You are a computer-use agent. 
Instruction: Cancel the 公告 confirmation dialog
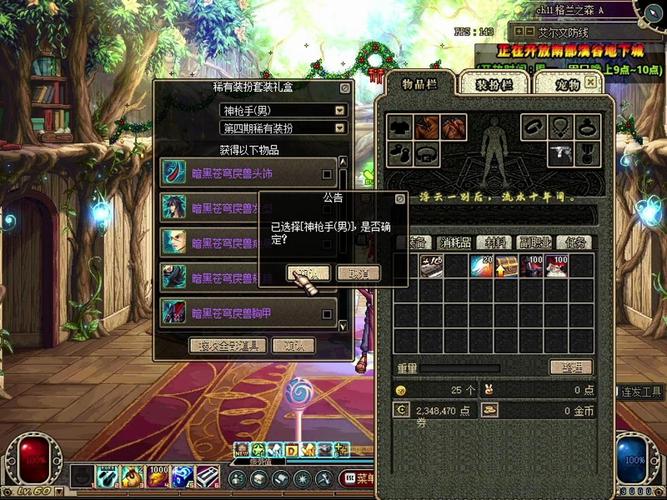[x=357, y=273]
